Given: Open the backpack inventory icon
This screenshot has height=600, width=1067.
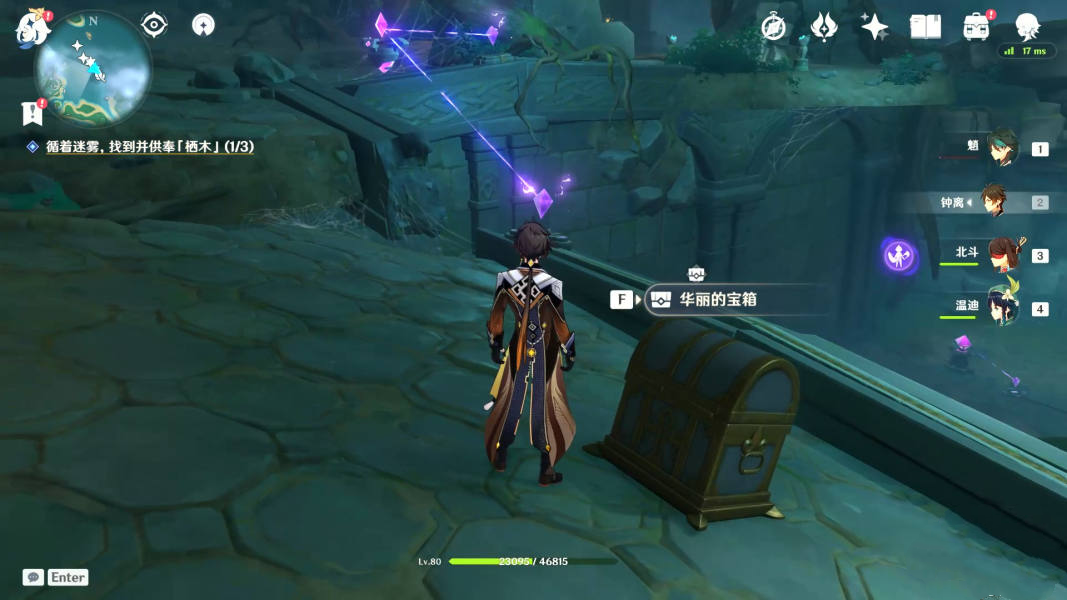Looking at the screenshot, I should click(976, 27).
